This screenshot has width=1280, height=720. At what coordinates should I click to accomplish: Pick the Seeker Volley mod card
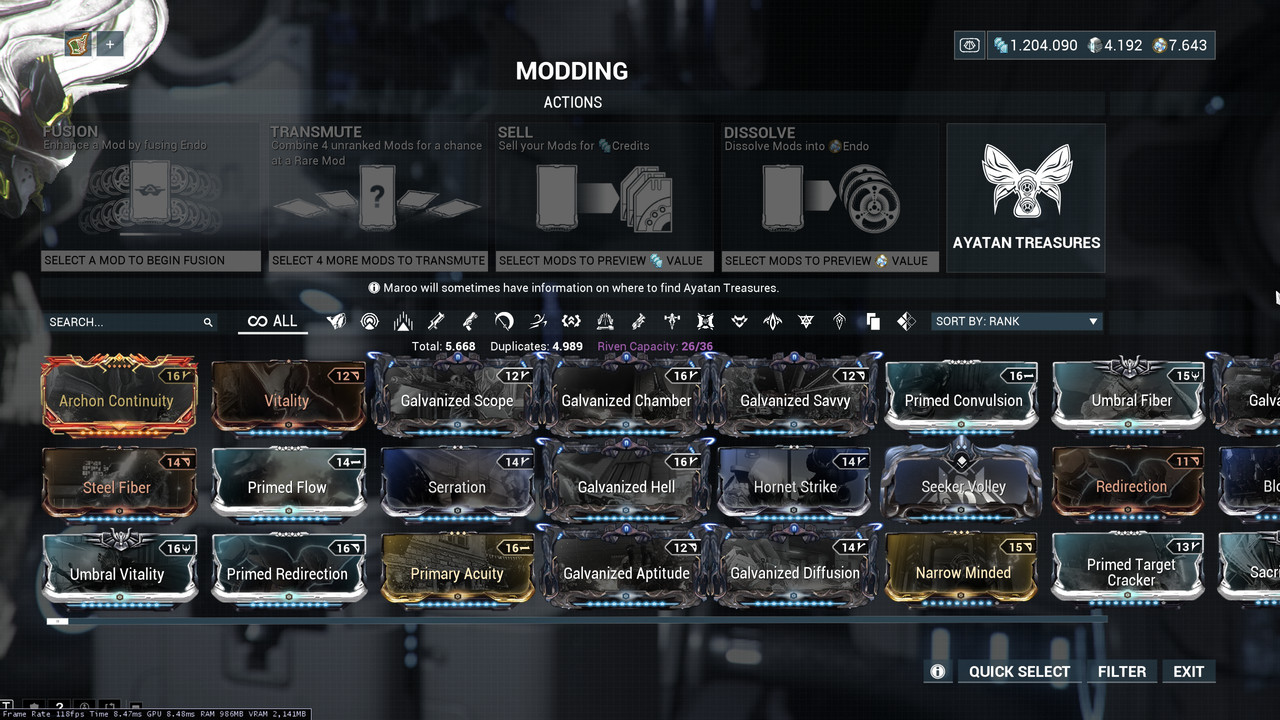963,485
